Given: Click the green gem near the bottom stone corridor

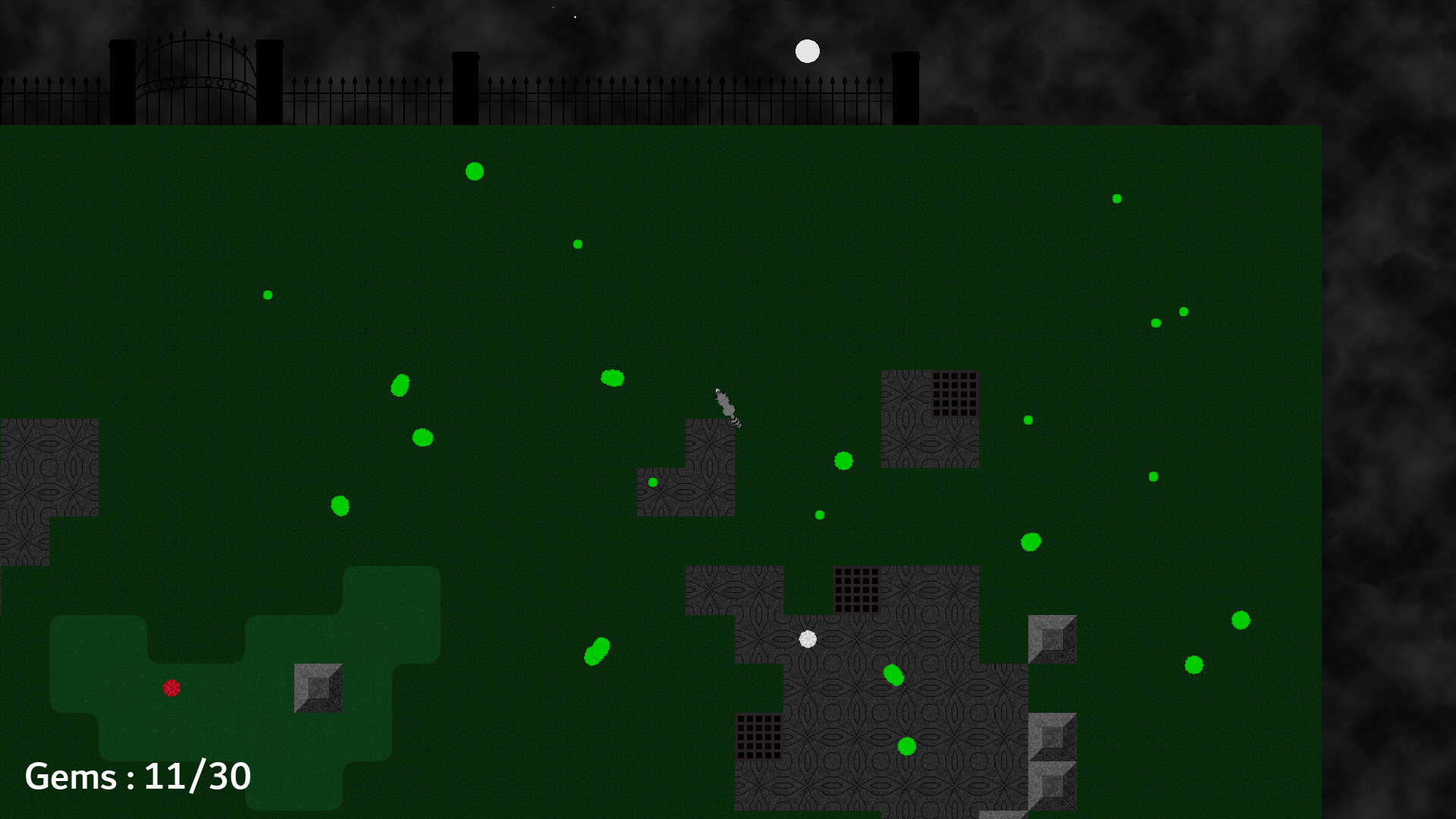Looking at the screenshot, I should 907,748.
